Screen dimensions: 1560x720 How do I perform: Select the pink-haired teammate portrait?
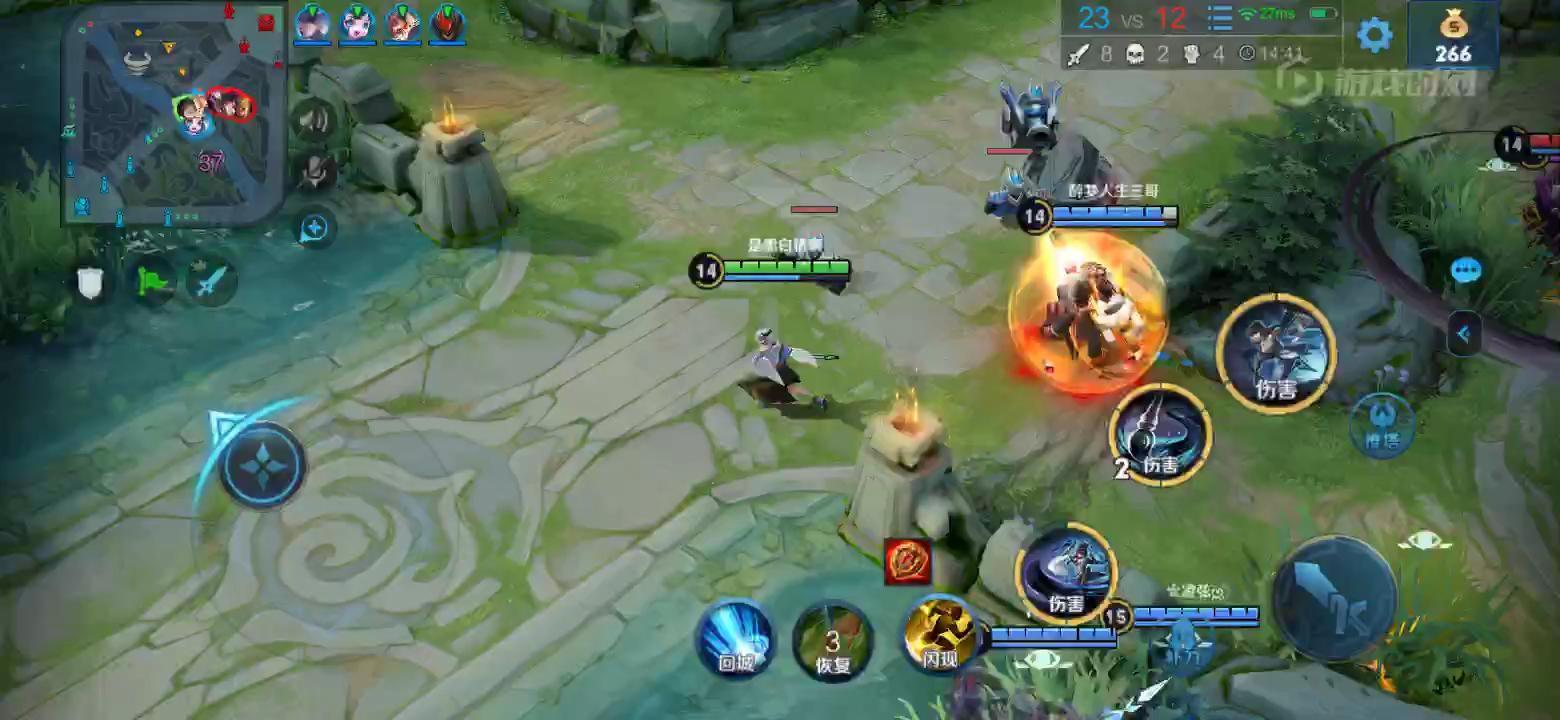[x=357, y=23]
